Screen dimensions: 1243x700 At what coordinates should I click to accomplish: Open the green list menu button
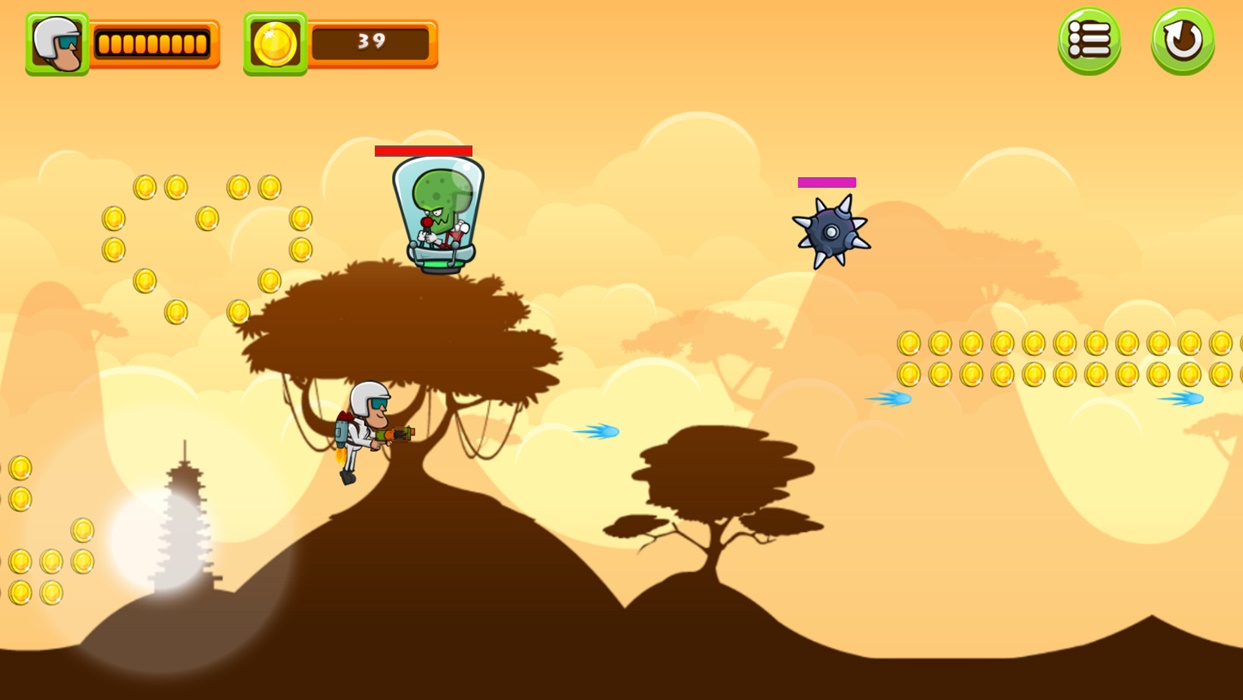pos(1089,41)
